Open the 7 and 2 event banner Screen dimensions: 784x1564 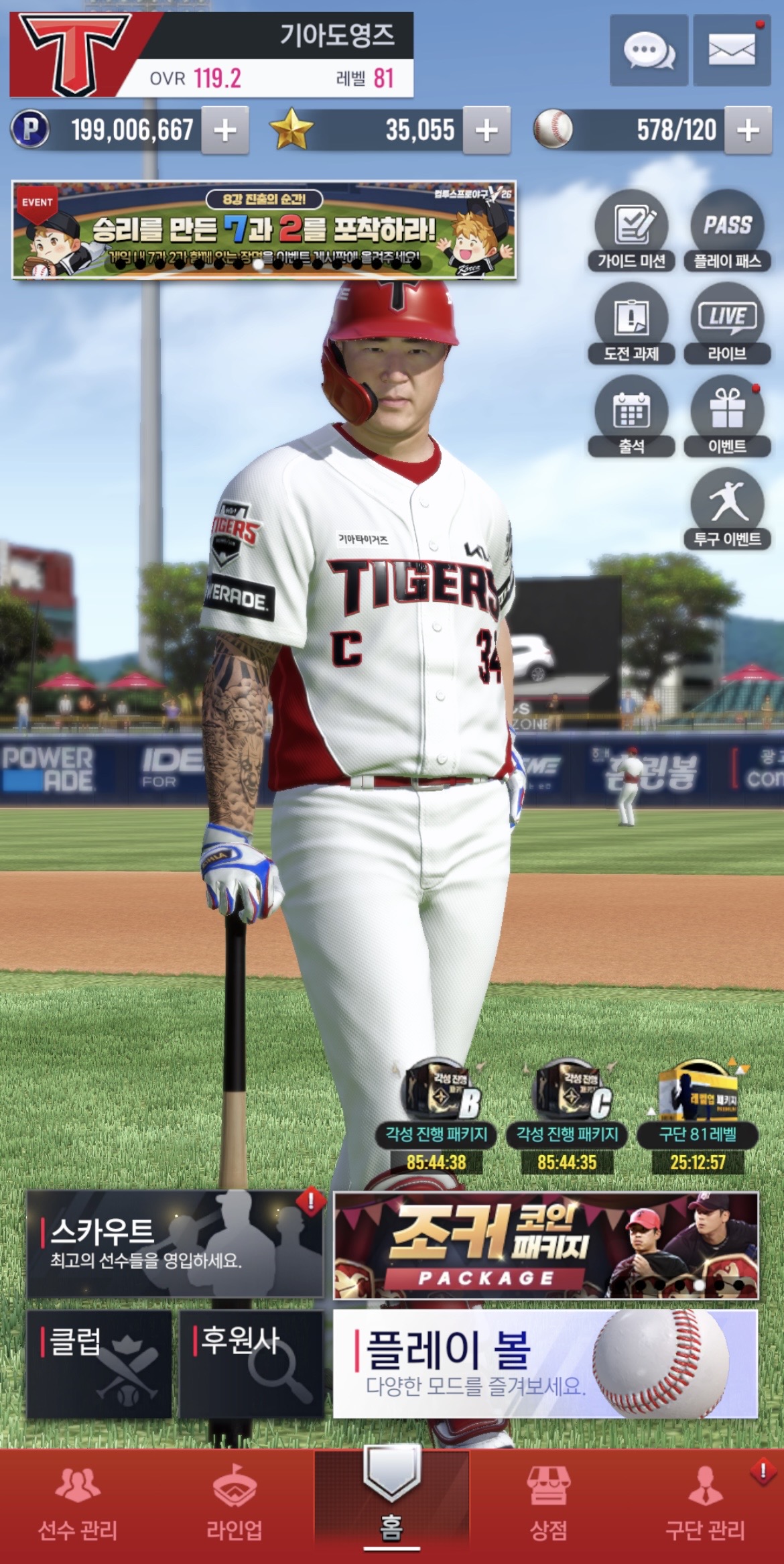pyautogui.click(x=264, y=229)
